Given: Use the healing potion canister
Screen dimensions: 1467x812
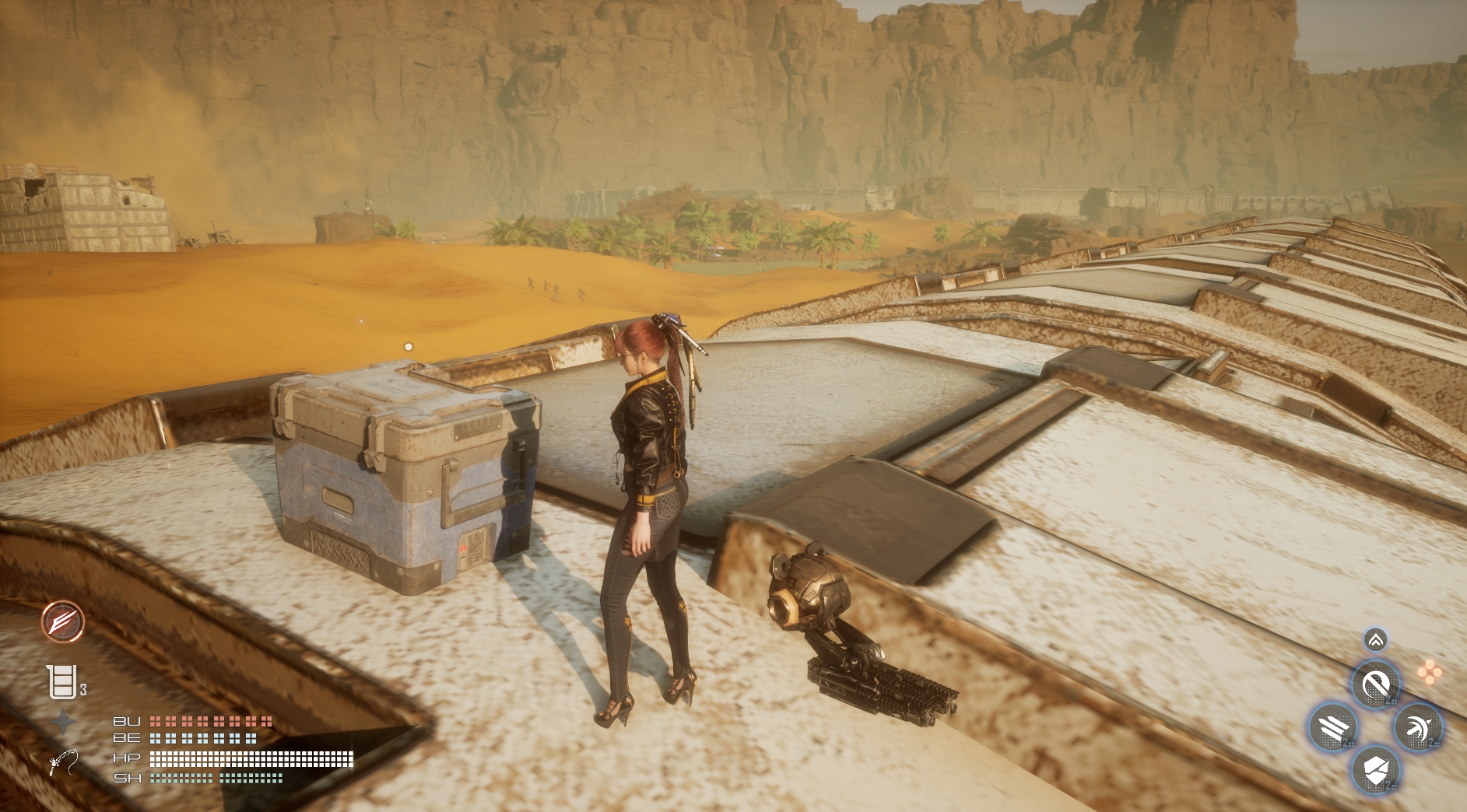Looking at the screenshot, I should click(x=62, y=682).
